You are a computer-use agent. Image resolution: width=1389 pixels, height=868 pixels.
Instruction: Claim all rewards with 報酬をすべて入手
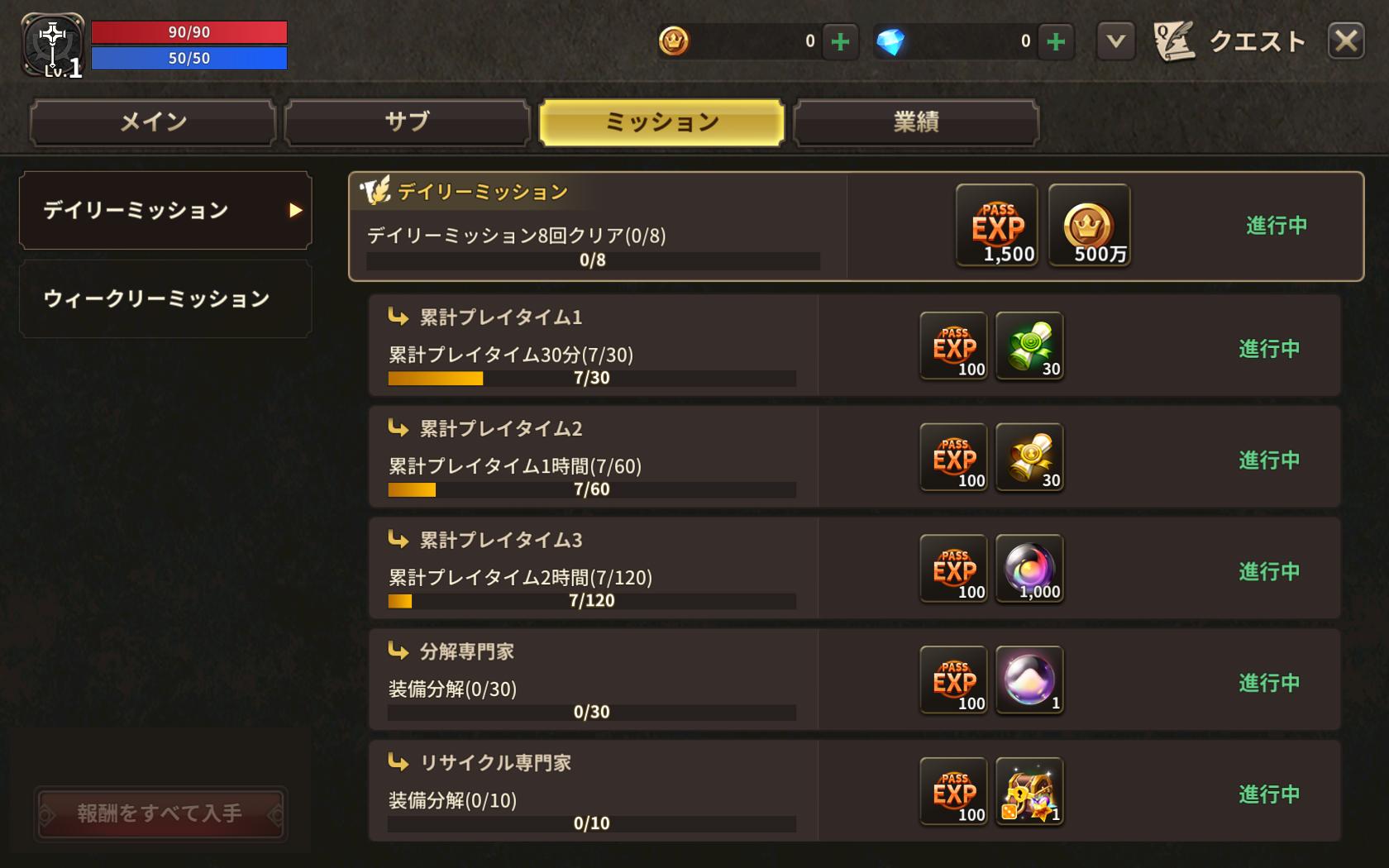[x=160, y=814]
